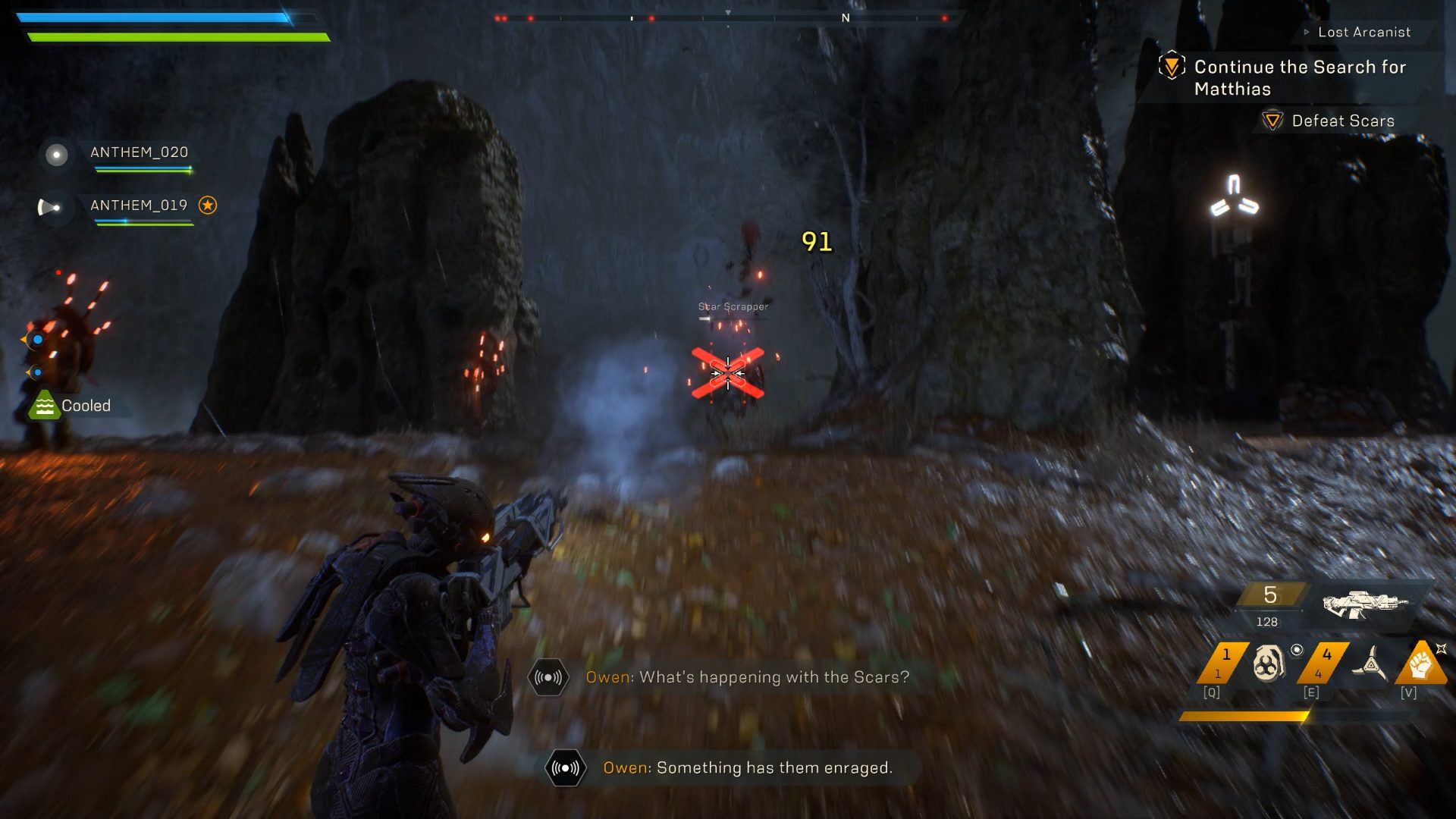Expand the Continue the Search for Matthias objective
1456x819 pixels.
[x=1172, y=67]
